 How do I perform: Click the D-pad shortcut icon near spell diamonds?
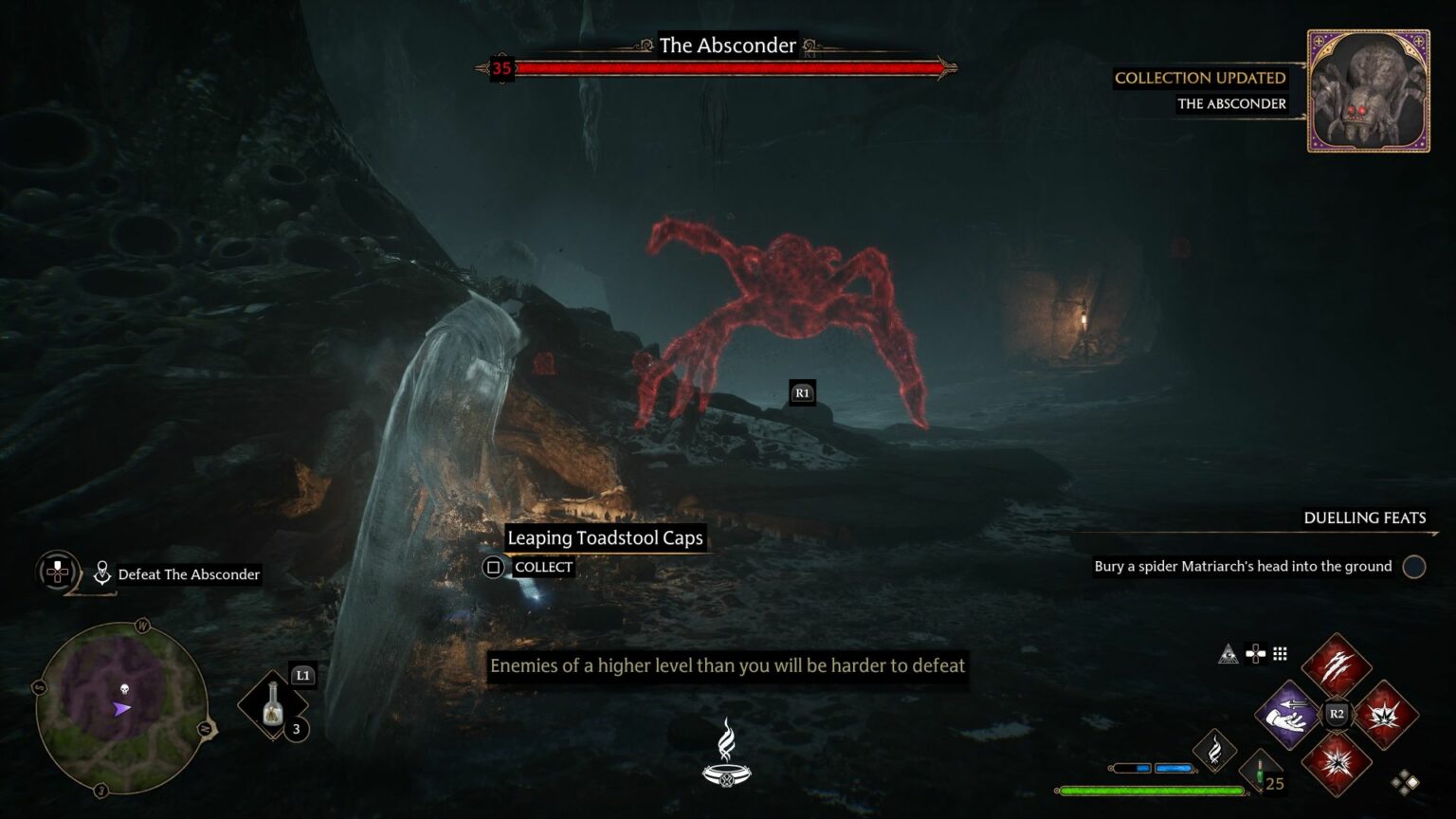[1255, 653]
